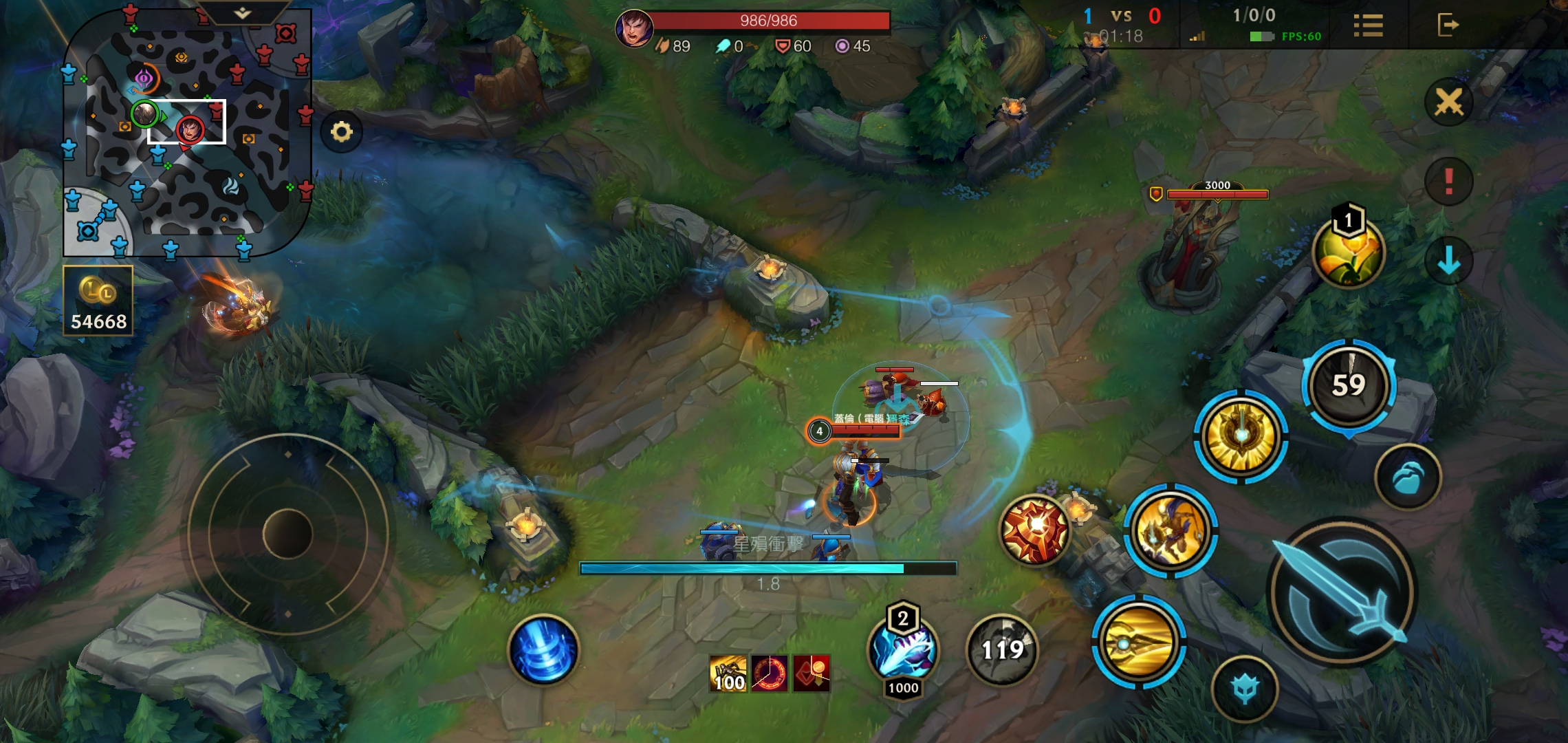Activate the honeyfruit plant item button
This screenshot has height=743, width=1568.
tap(1348, 252)
